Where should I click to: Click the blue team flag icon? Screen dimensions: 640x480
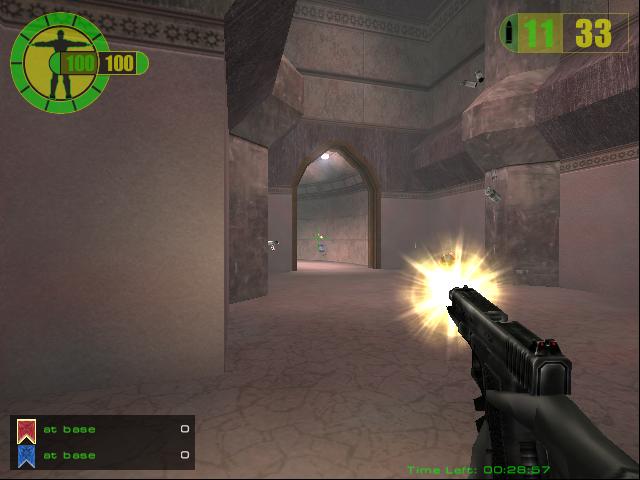[x=26, y=456]
